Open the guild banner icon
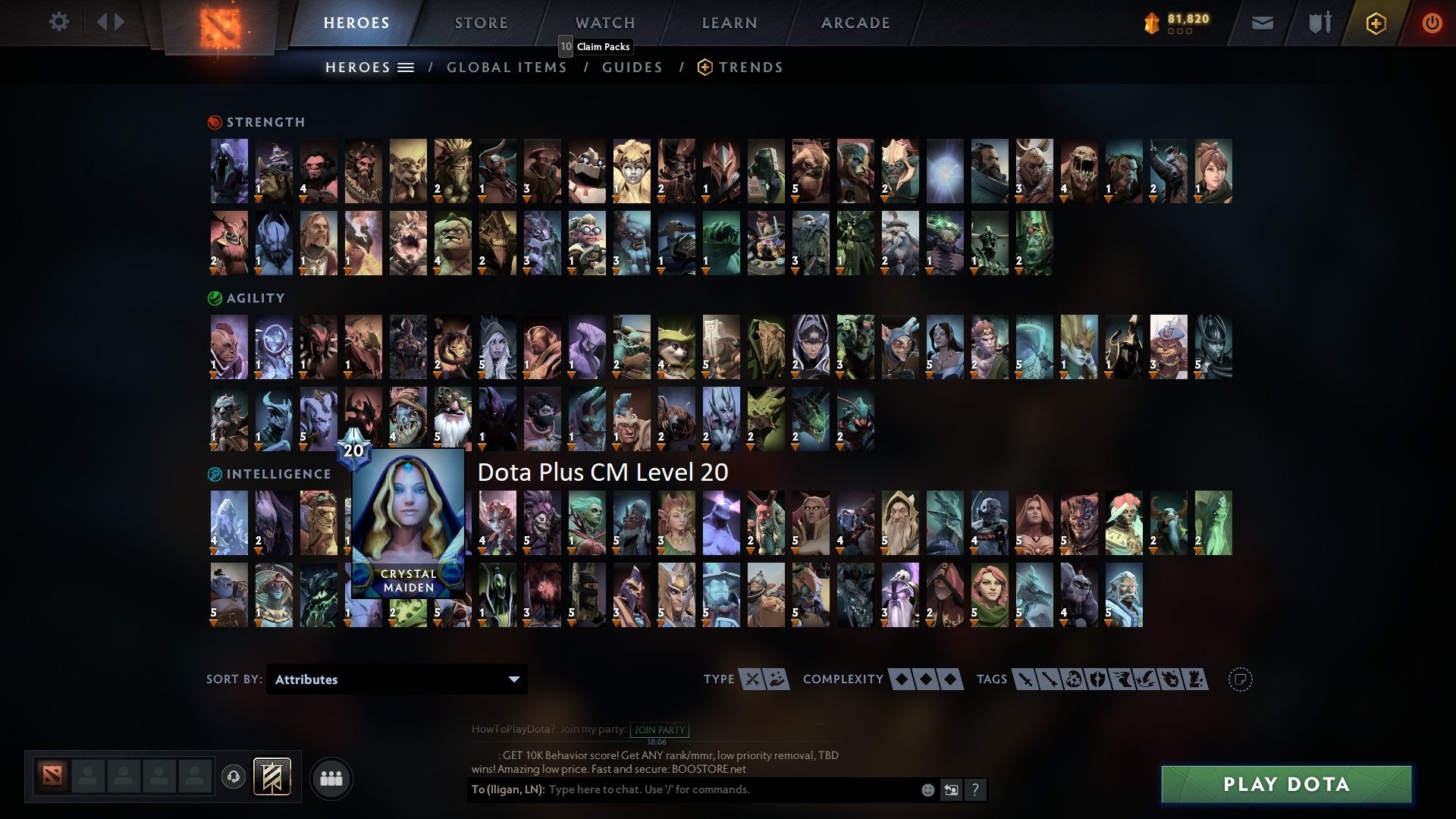 pos(271,777)
